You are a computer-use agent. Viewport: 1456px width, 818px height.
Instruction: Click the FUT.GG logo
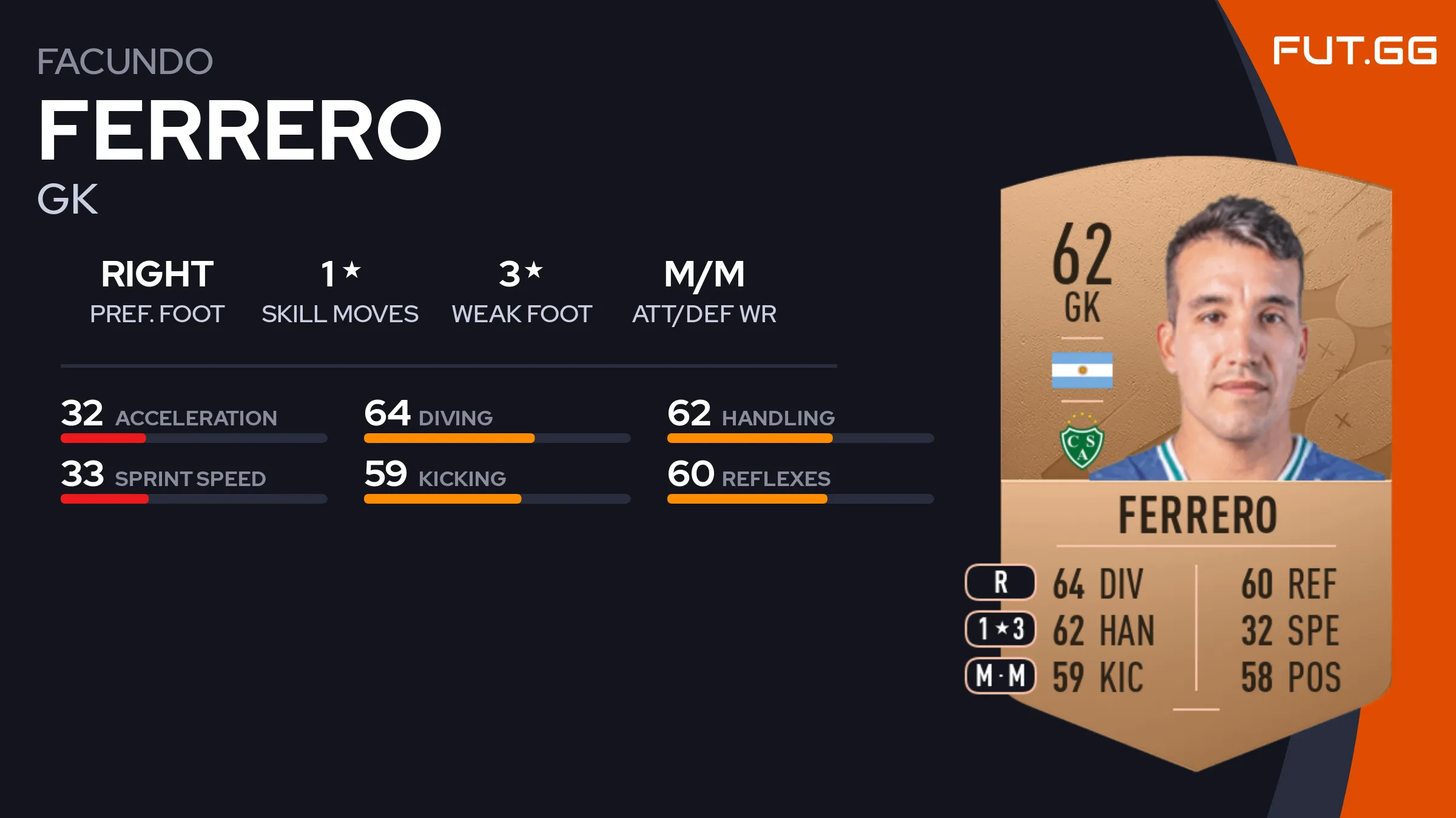tap(1354, 51)
